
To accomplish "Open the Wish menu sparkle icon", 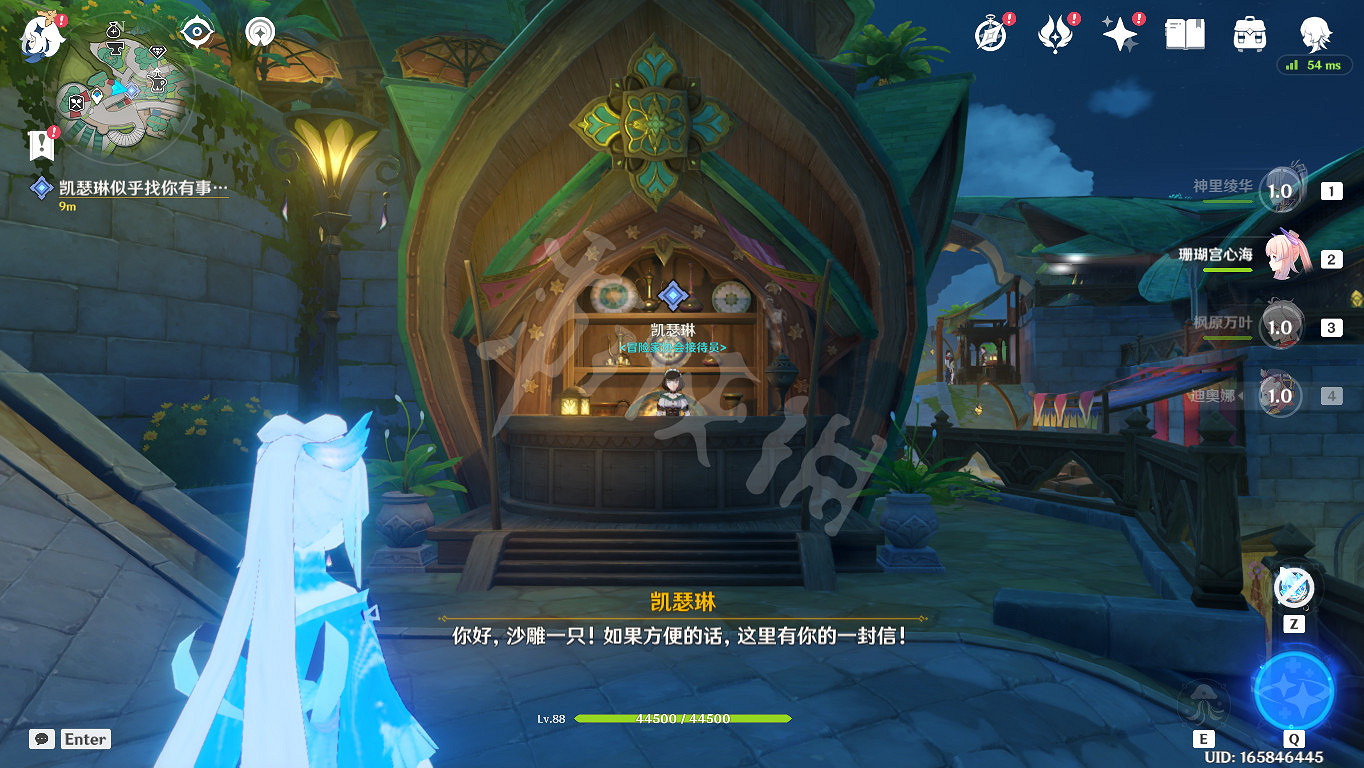I will (x=1121, y=32).
